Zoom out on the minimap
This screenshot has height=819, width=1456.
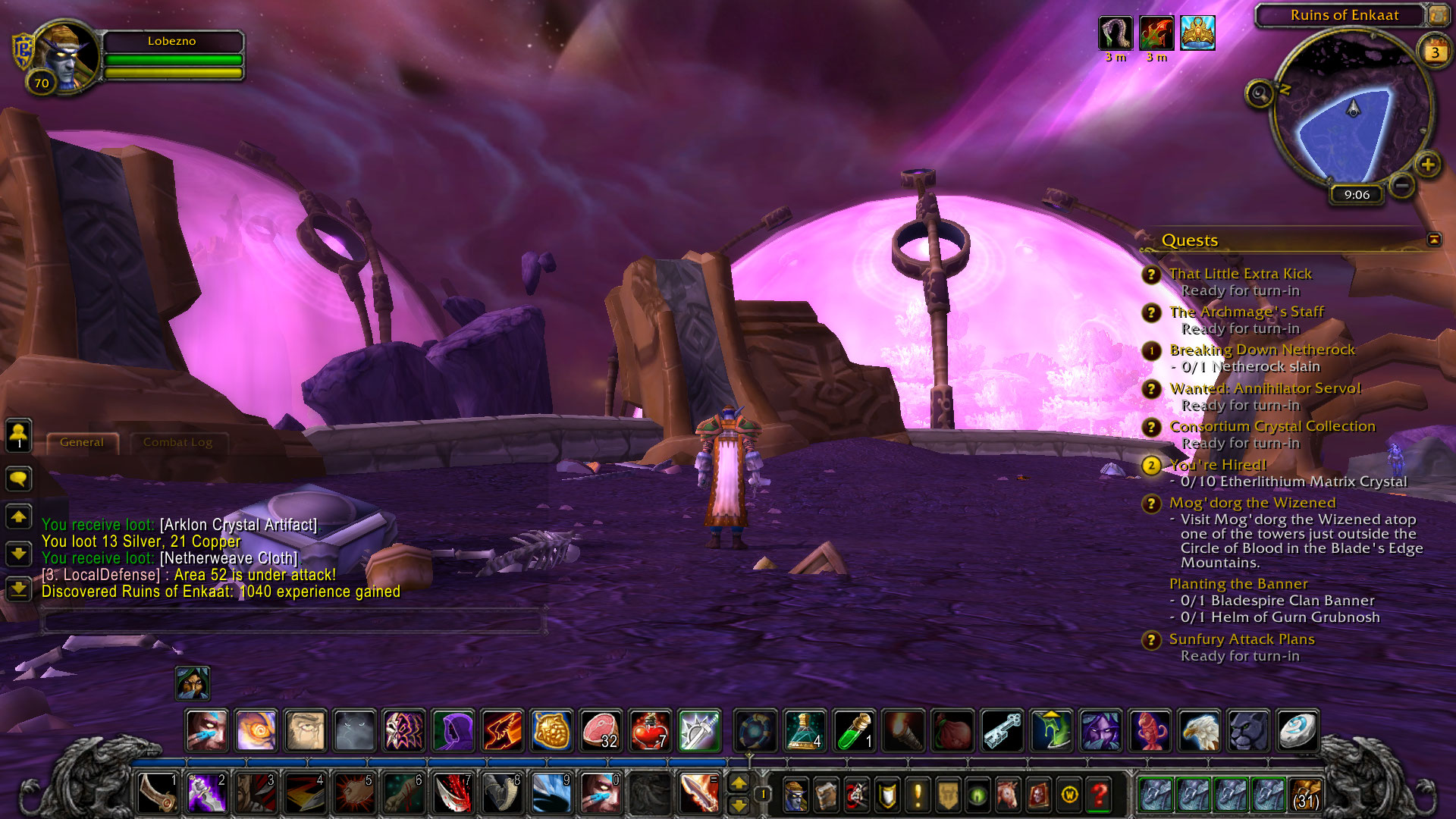pyautogui.click(x=1402, y=184)
